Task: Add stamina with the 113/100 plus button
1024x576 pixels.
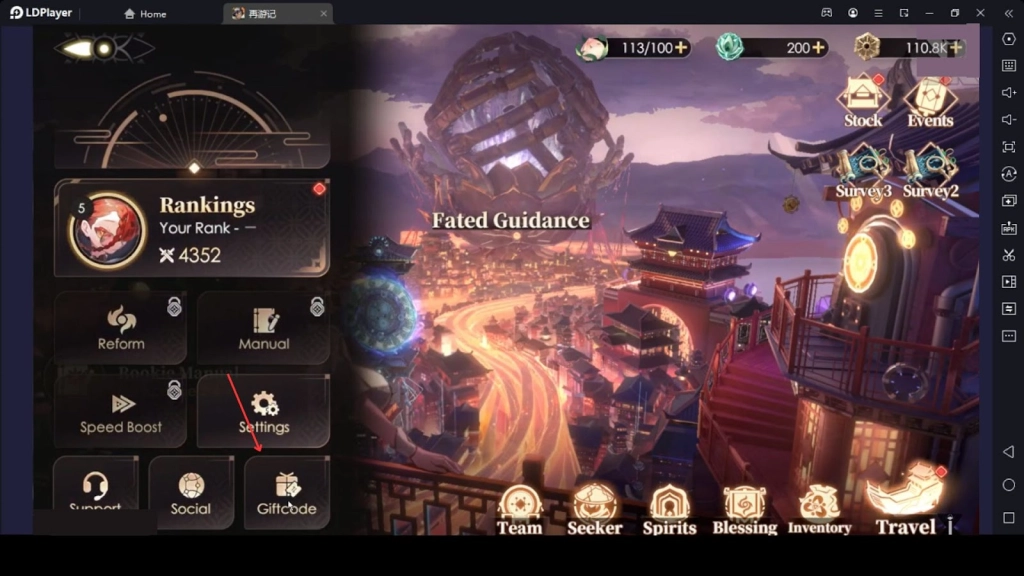Action: click(x=681, y=48)
